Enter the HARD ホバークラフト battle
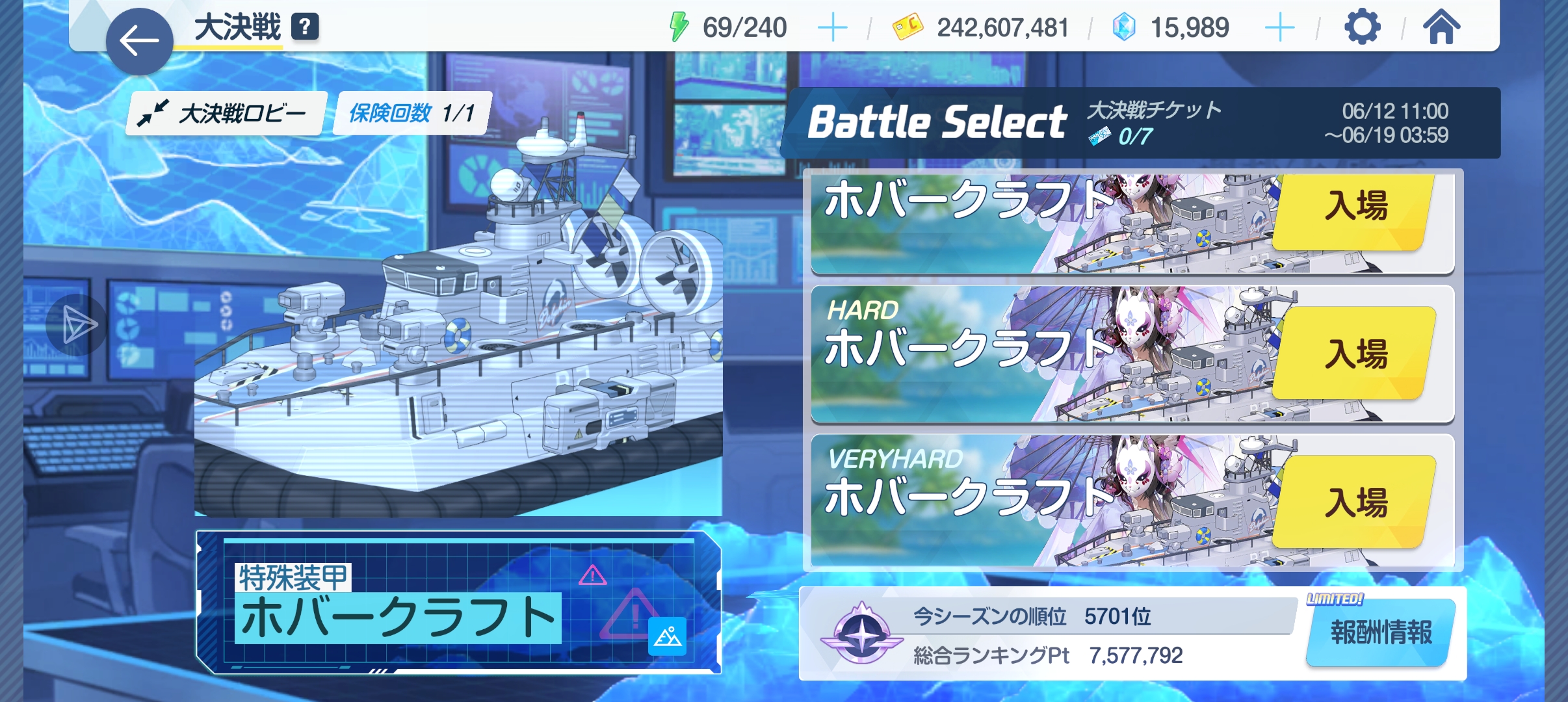Viewport: 1568px width, 702px height. [1355, 354]
